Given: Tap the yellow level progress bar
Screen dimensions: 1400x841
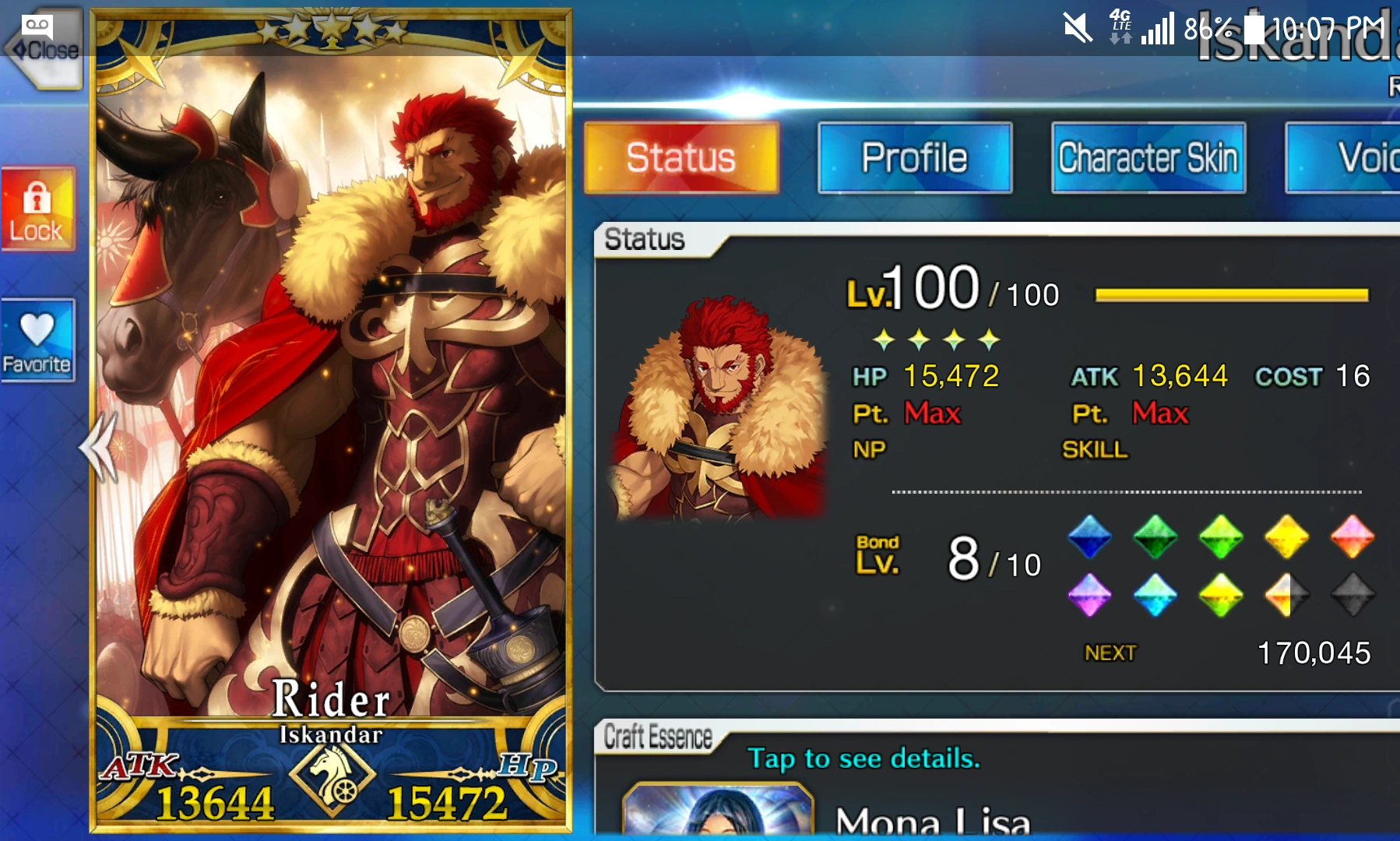Looking at the screenshot, I should click(x=1230, y=294).
